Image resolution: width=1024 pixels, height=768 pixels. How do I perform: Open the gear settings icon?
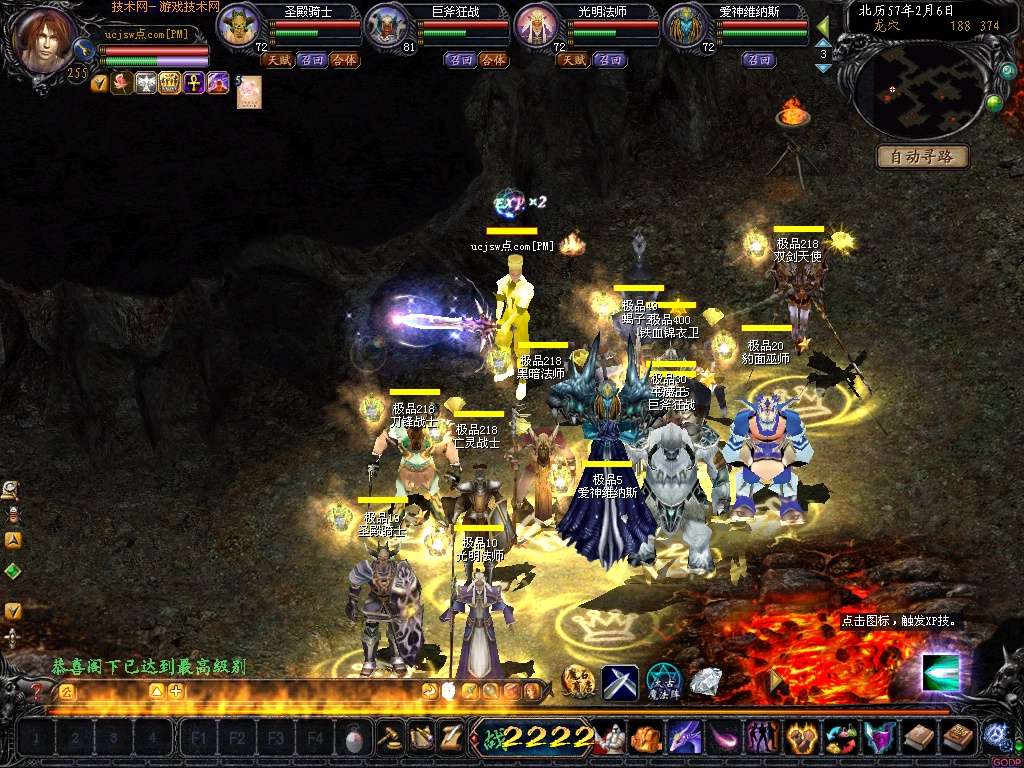pyautogui.click(x=994, y=736)
